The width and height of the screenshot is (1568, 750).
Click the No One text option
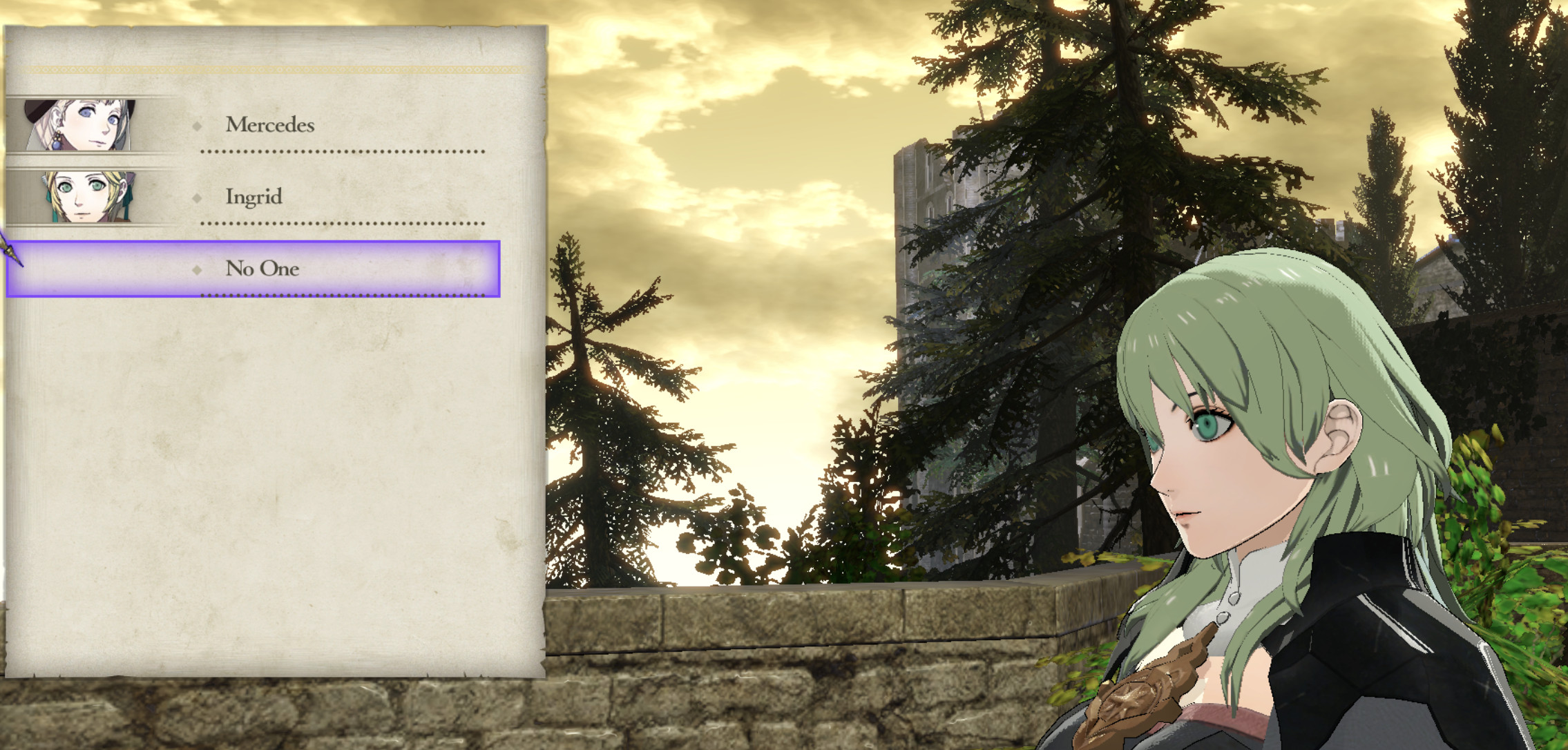(x=262, y=269)
